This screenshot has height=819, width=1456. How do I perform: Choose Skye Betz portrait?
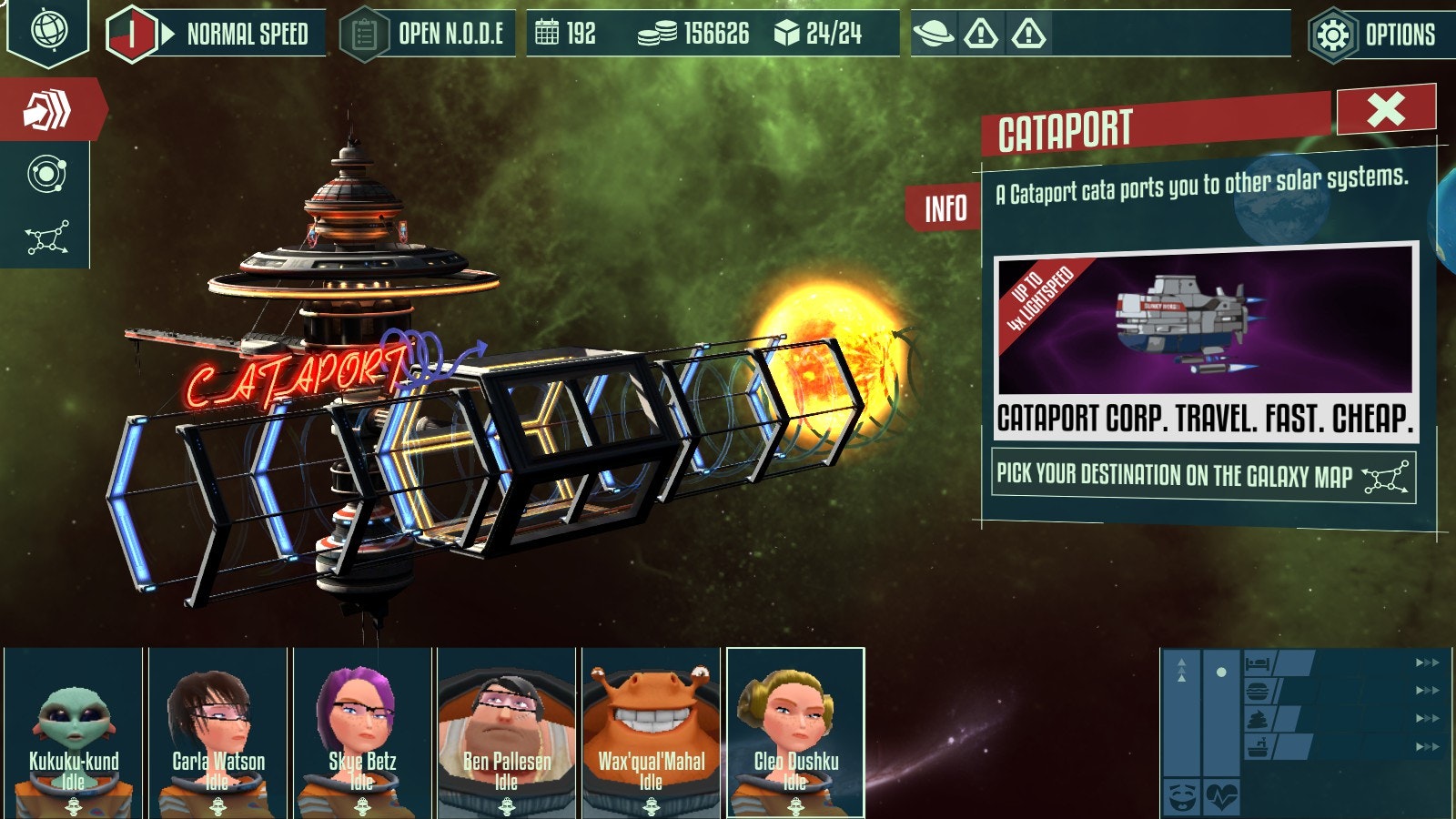tap(362, 733)
